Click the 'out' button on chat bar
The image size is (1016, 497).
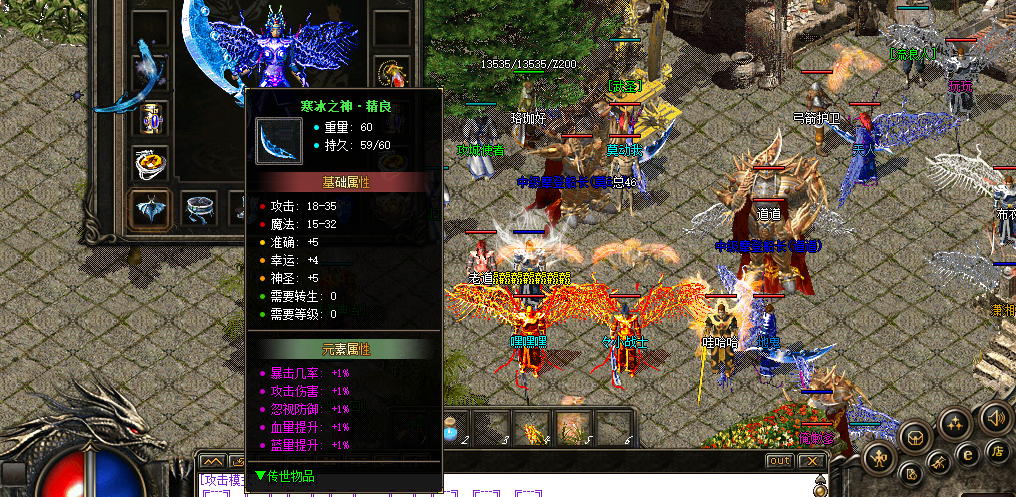click(780, 461)
